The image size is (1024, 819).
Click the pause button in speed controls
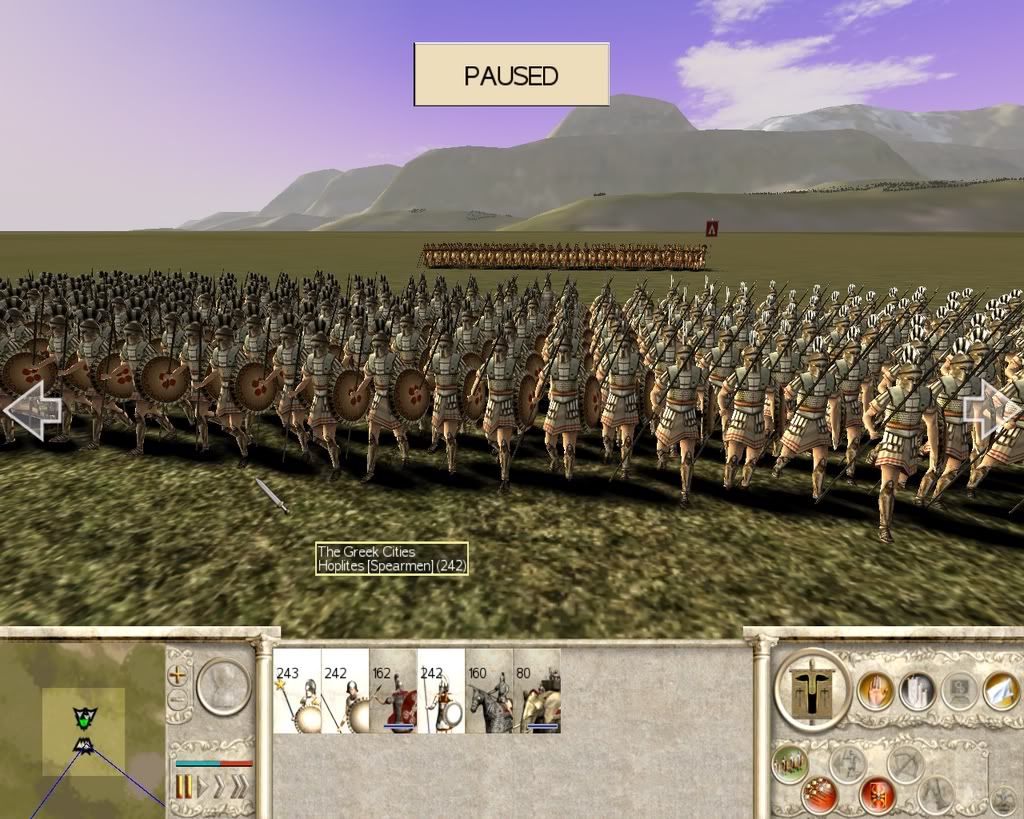[184, 785]
